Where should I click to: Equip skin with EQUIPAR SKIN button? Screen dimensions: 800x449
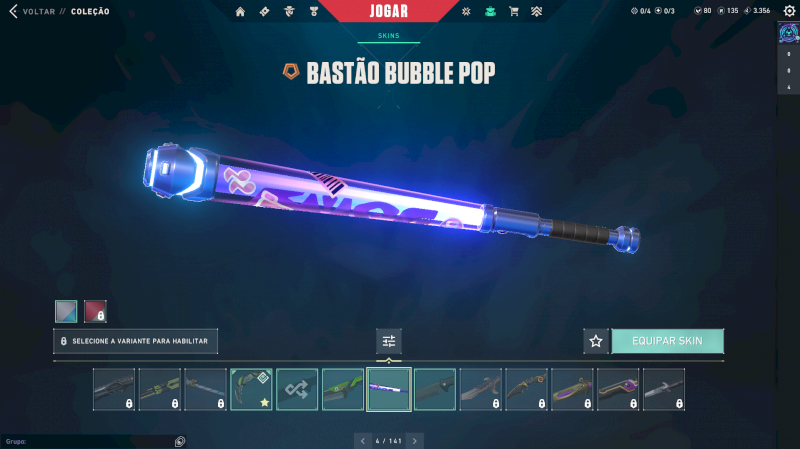[667, 341]
